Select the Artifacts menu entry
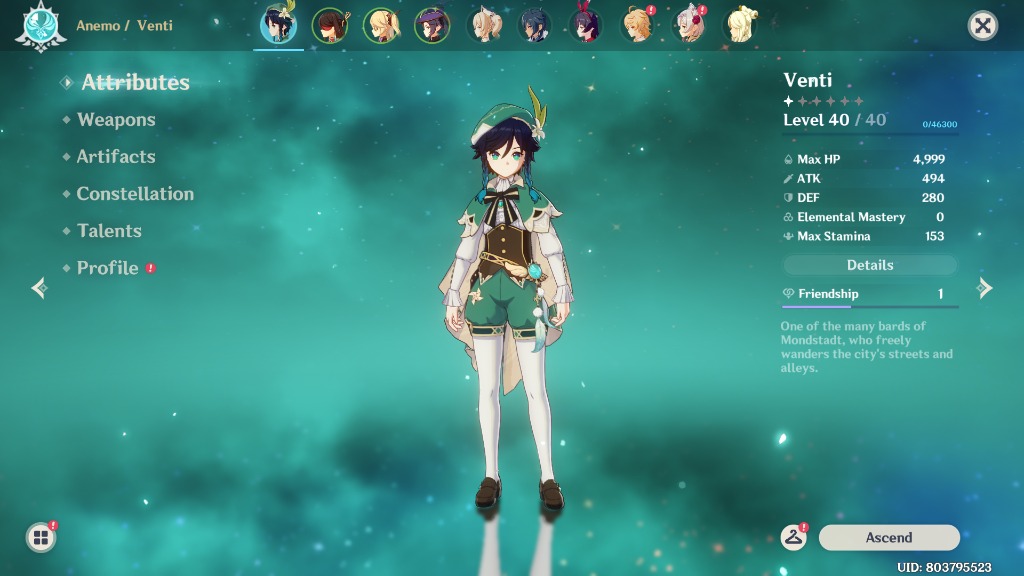The image size is (1024, 576). 116,157
